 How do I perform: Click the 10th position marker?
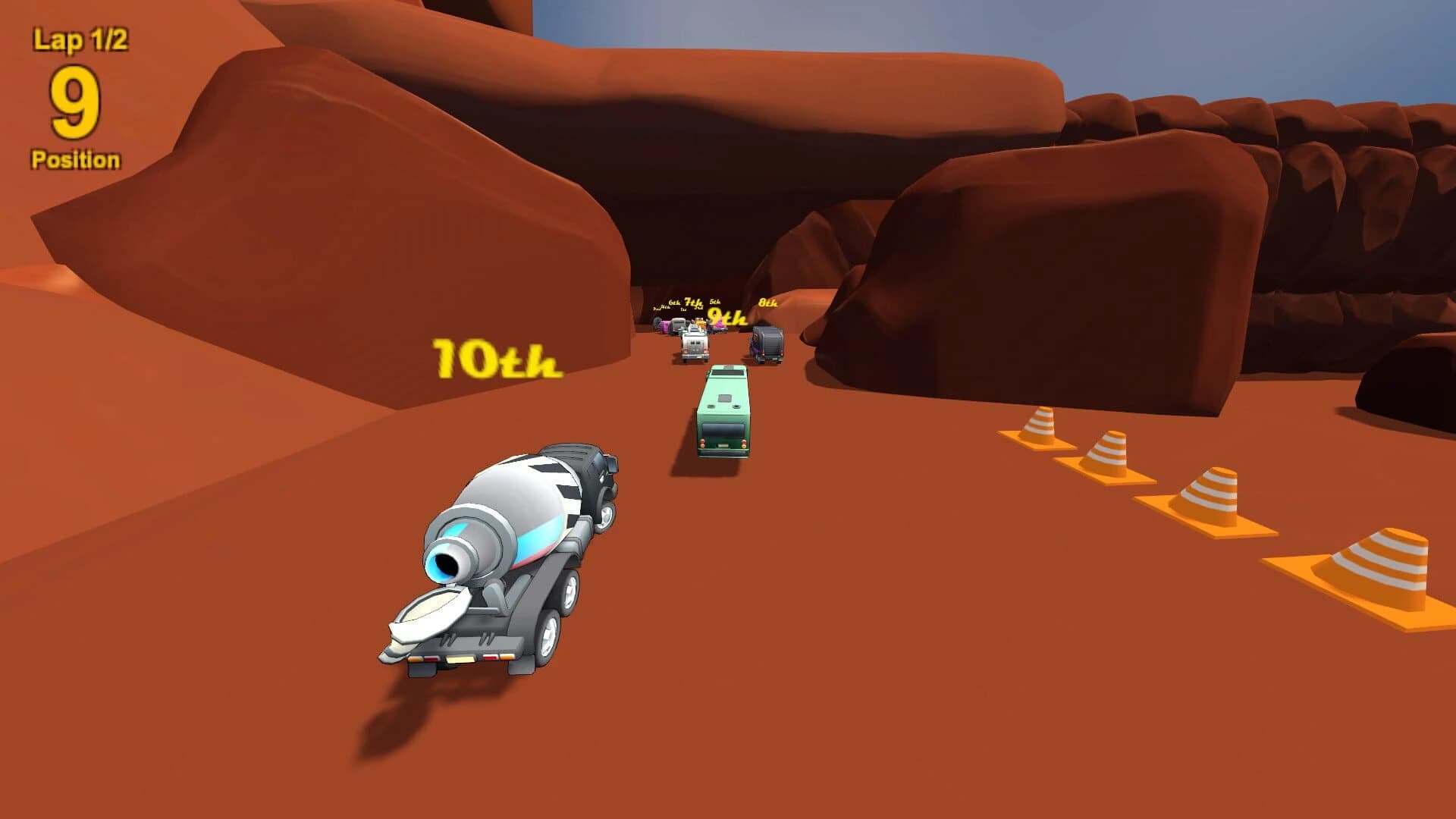pos(497,358)
